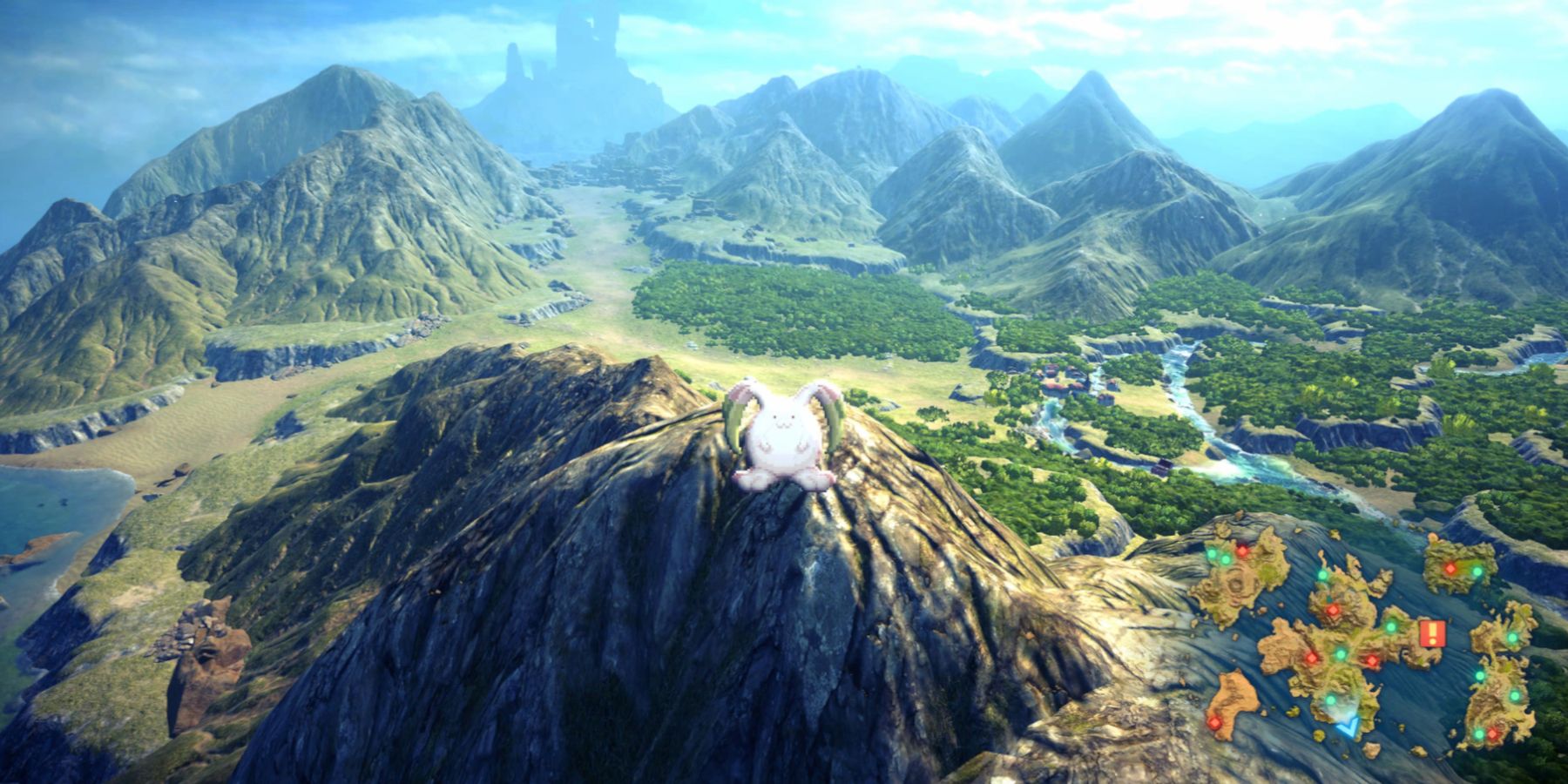Click the red diamond beside the northeast green marker

click(x=1450, y=567)
